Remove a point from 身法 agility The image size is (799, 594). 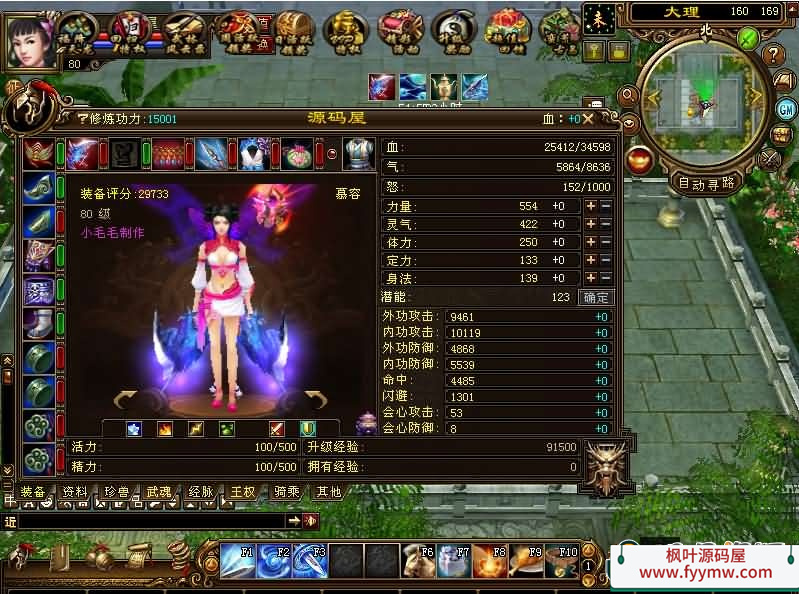pyautogui.click(x=605, y=278)
